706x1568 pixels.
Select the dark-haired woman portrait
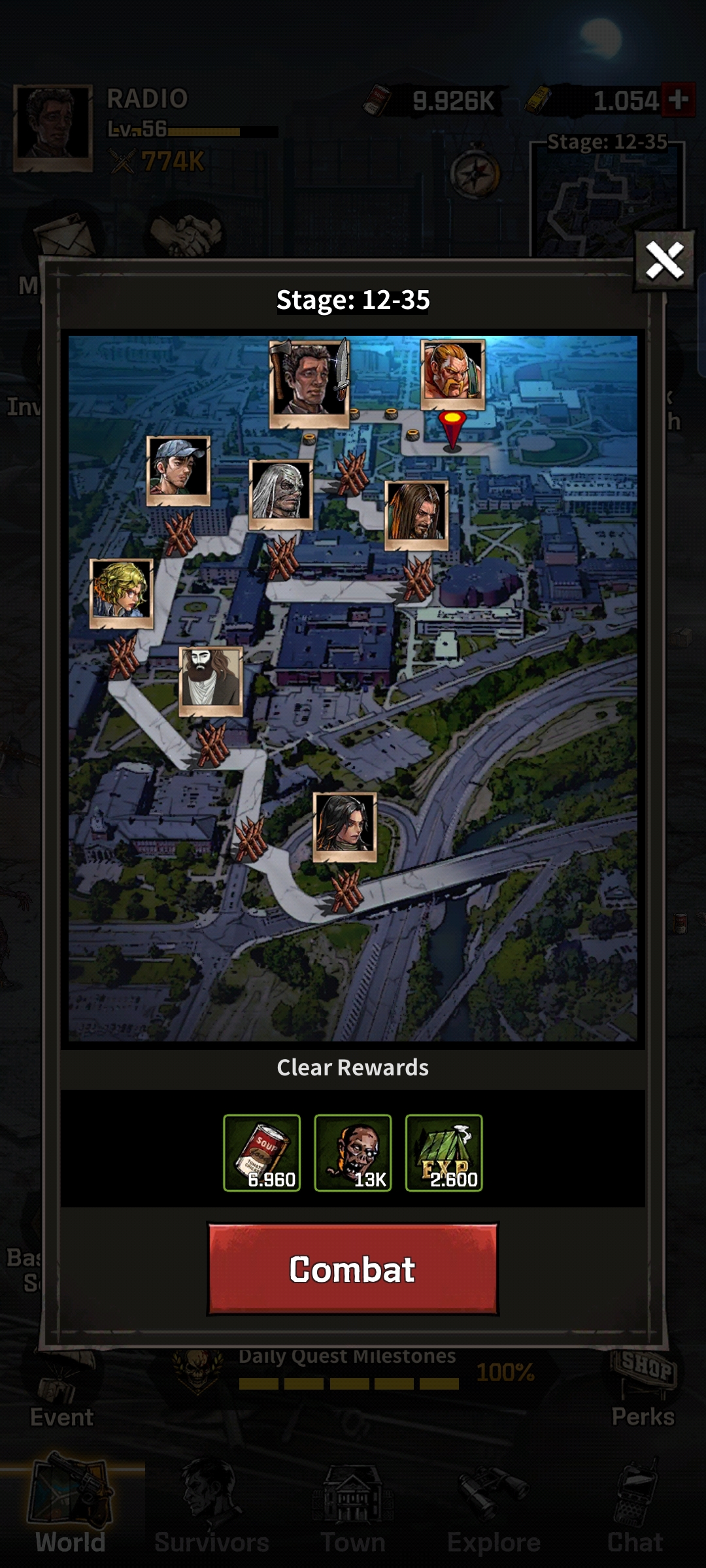[345, 826]
